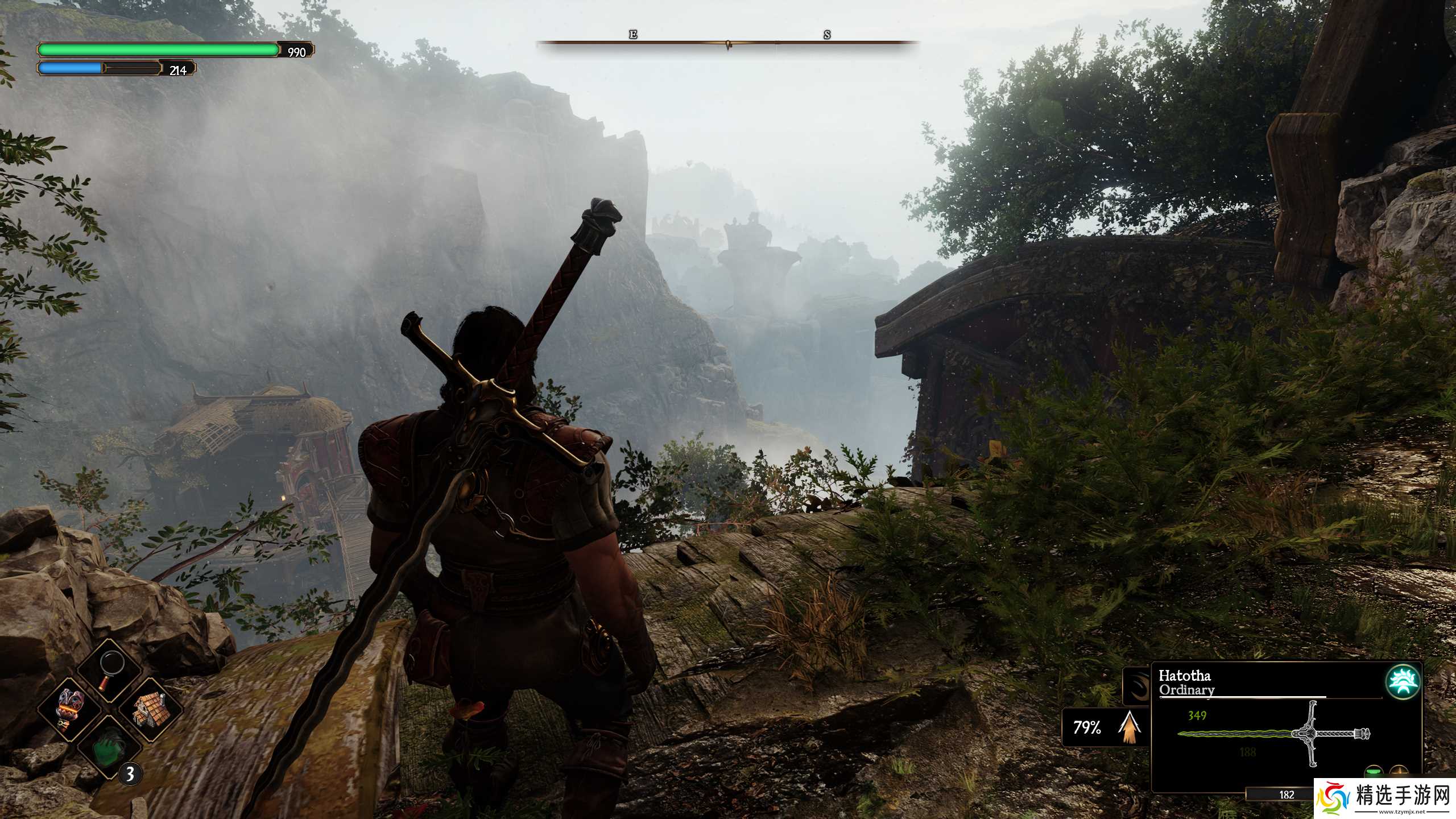Activate the tiled-roof house quick slot
The width and height of the screenshot is (1456, 819).
click(150, 709)
